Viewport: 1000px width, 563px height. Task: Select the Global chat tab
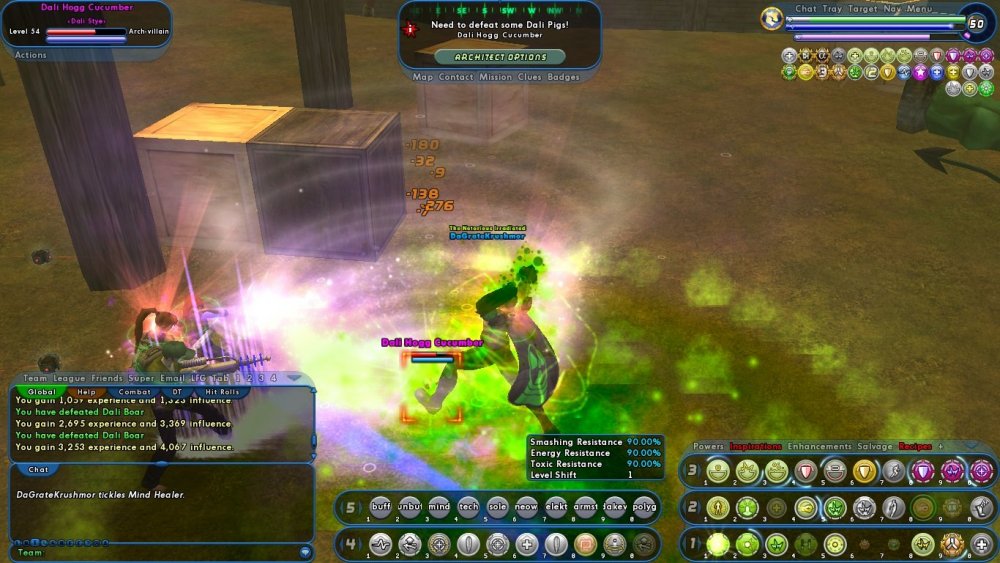pos(42,392)
